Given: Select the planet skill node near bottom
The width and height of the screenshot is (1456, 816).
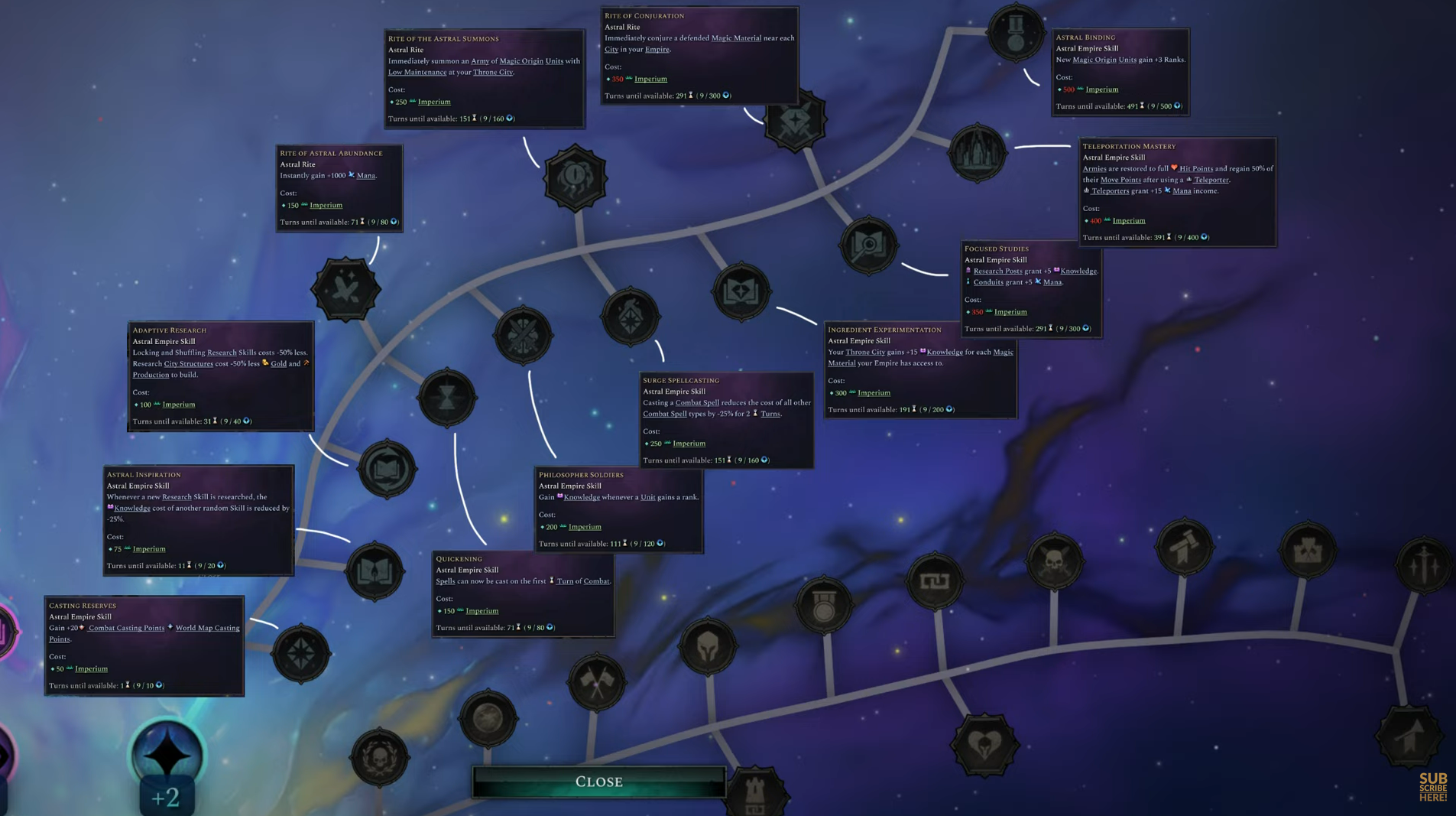Looking at the screenshot, I should coord(488,717).
